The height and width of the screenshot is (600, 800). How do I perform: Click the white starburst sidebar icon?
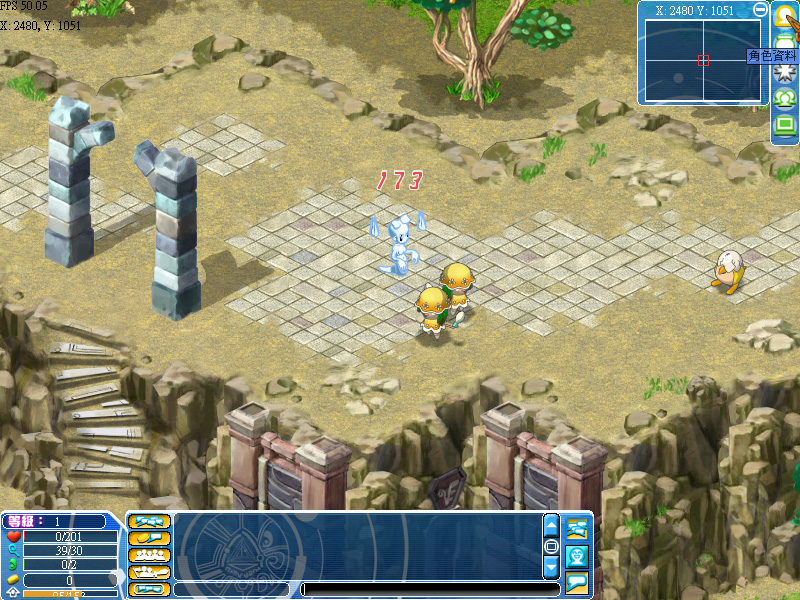pos(785,71)
